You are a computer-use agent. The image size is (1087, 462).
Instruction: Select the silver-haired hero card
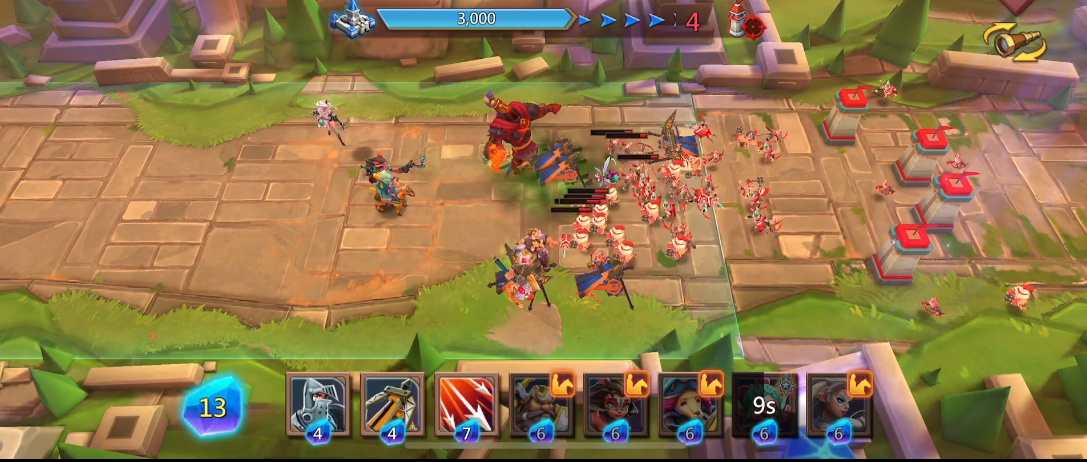point(838,405)
